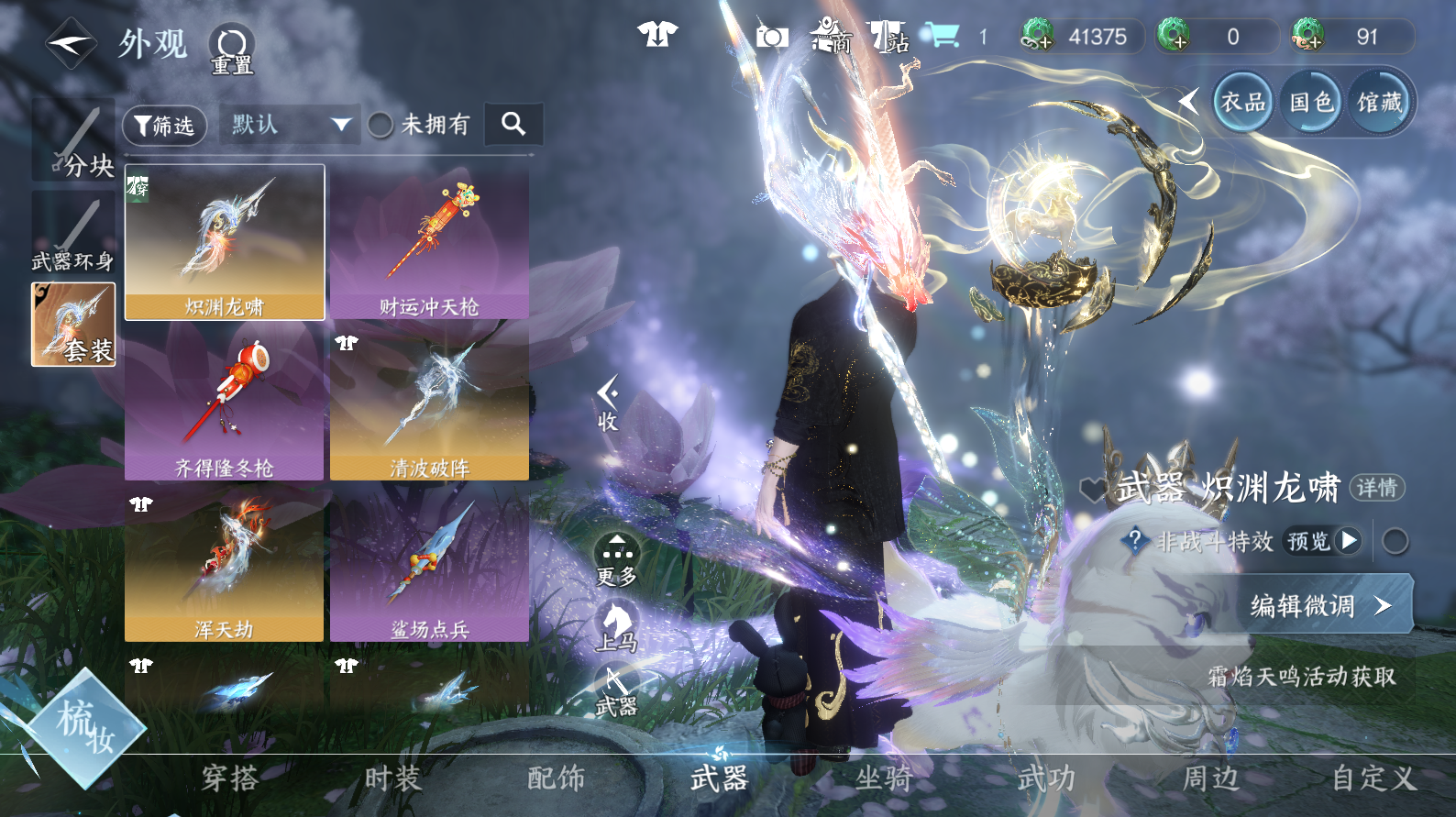Screen dimensions: 1456x817
Task: Reset appearance with the 重置 button
Action: click(x=232, y=49)
